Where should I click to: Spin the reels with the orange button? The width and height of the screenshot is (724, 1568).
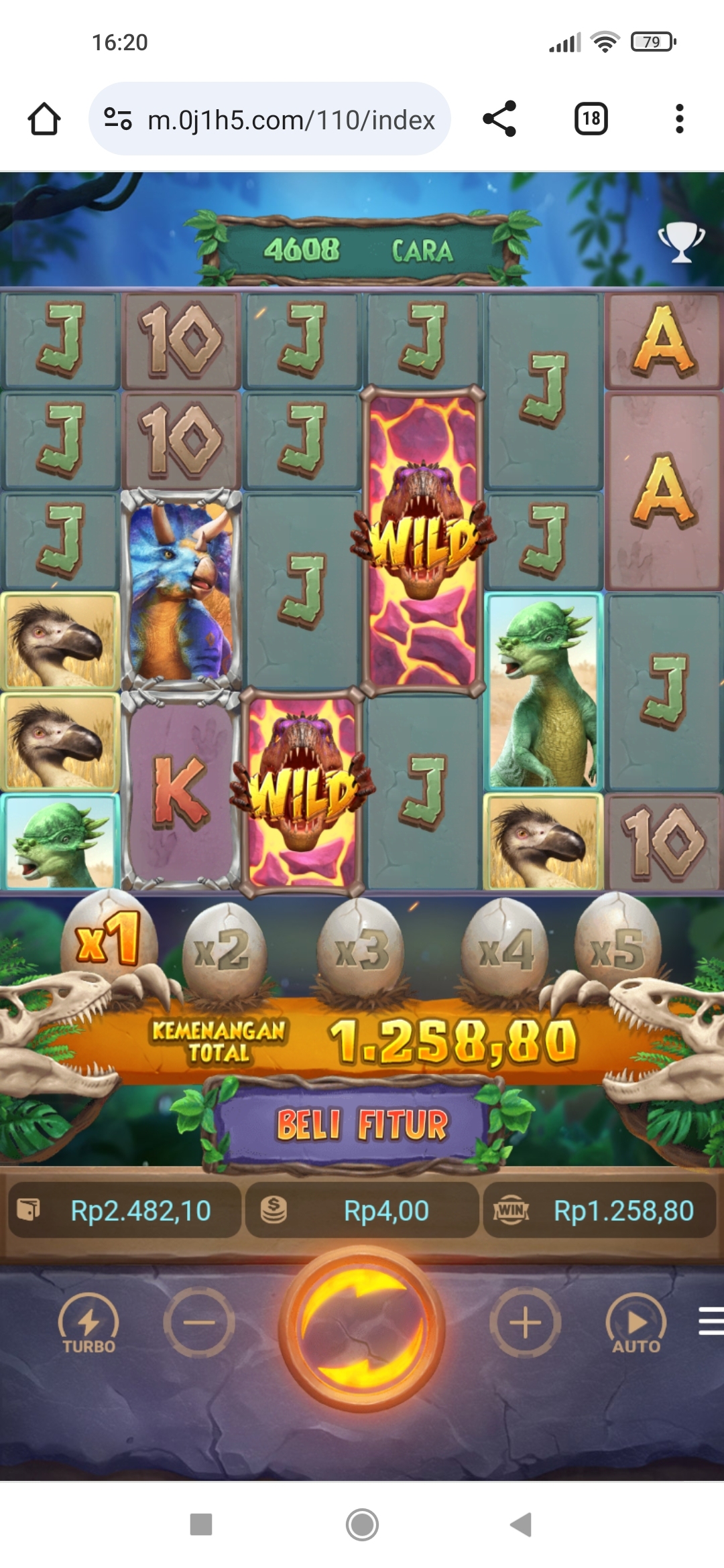[362, 1328]
